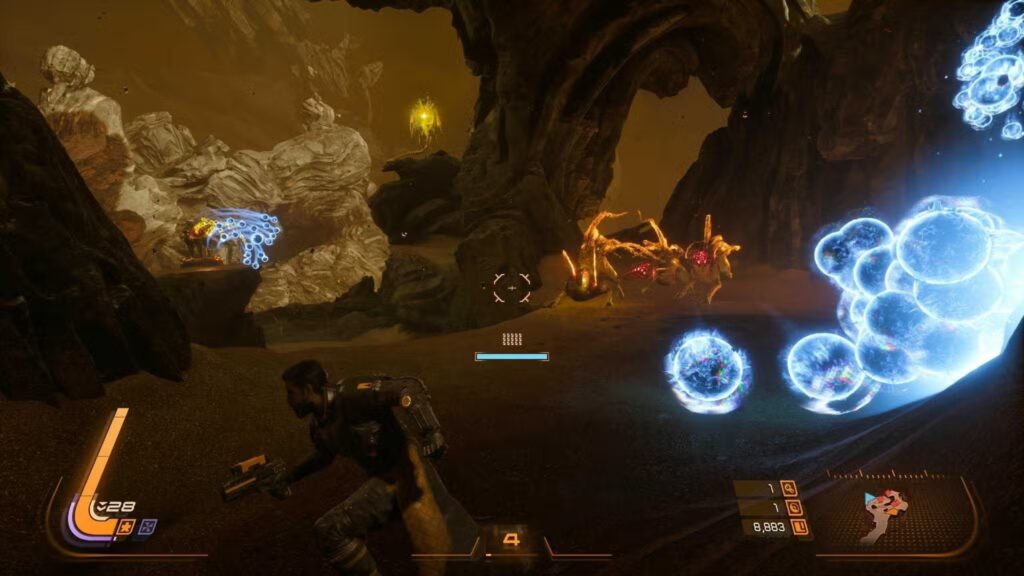Select the orange star status icon
Image resolution: width=1024 pixels, height=576 pixels.
click(128, 526)
